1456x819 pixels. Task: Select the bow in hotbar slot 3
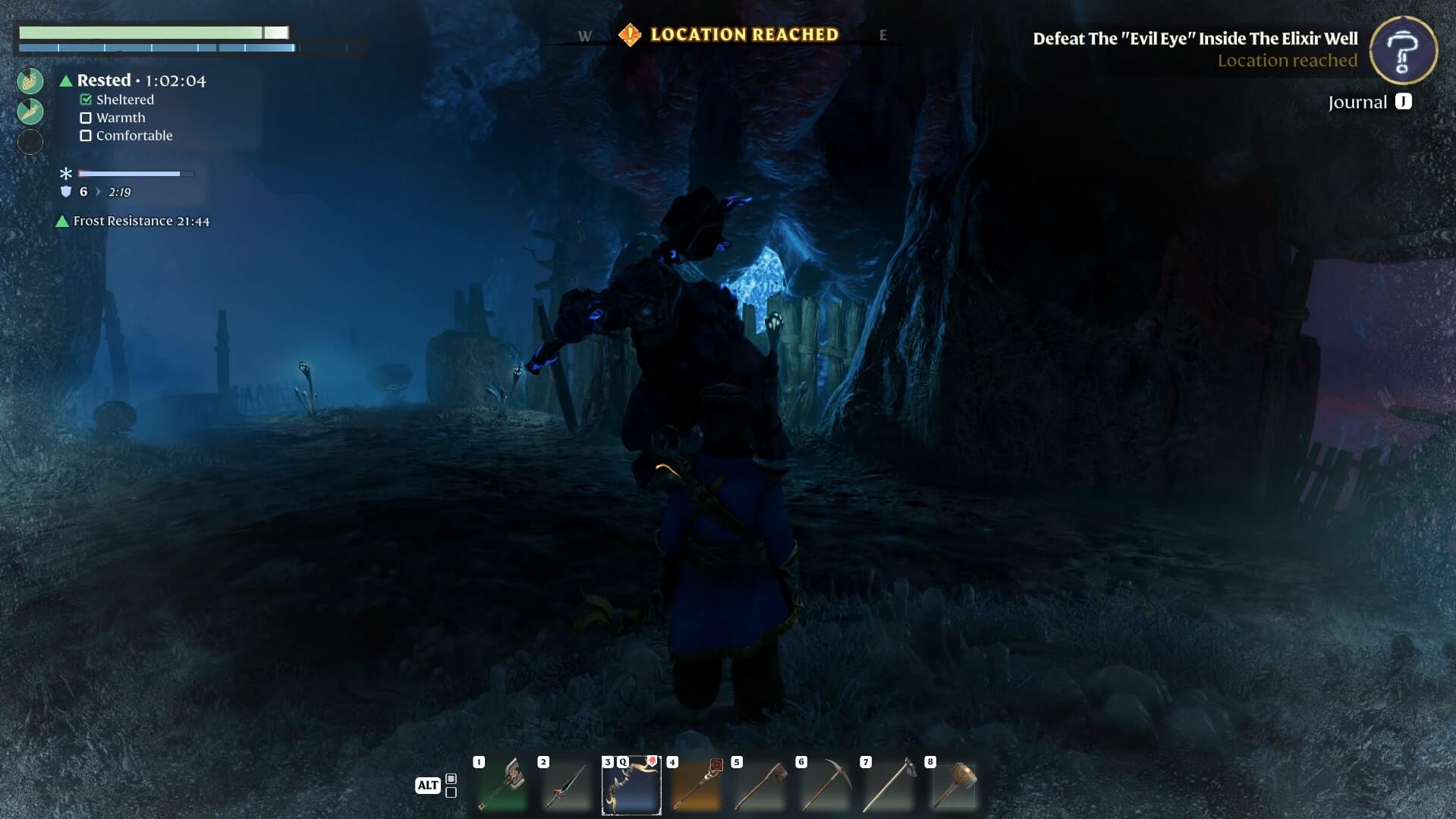point(631,785)
